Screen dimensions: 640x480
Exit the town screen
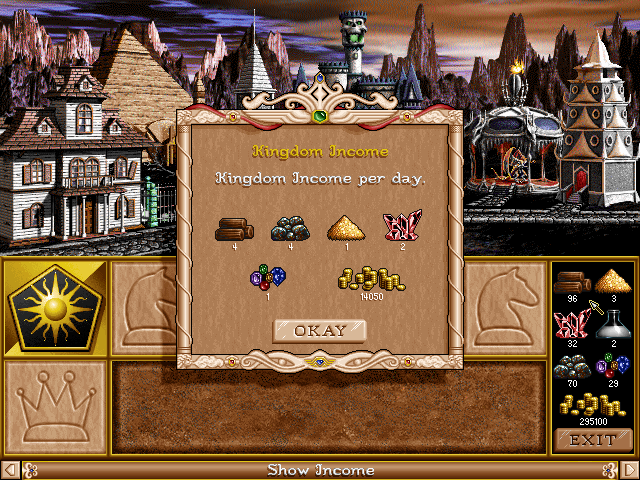pos(593,439)
